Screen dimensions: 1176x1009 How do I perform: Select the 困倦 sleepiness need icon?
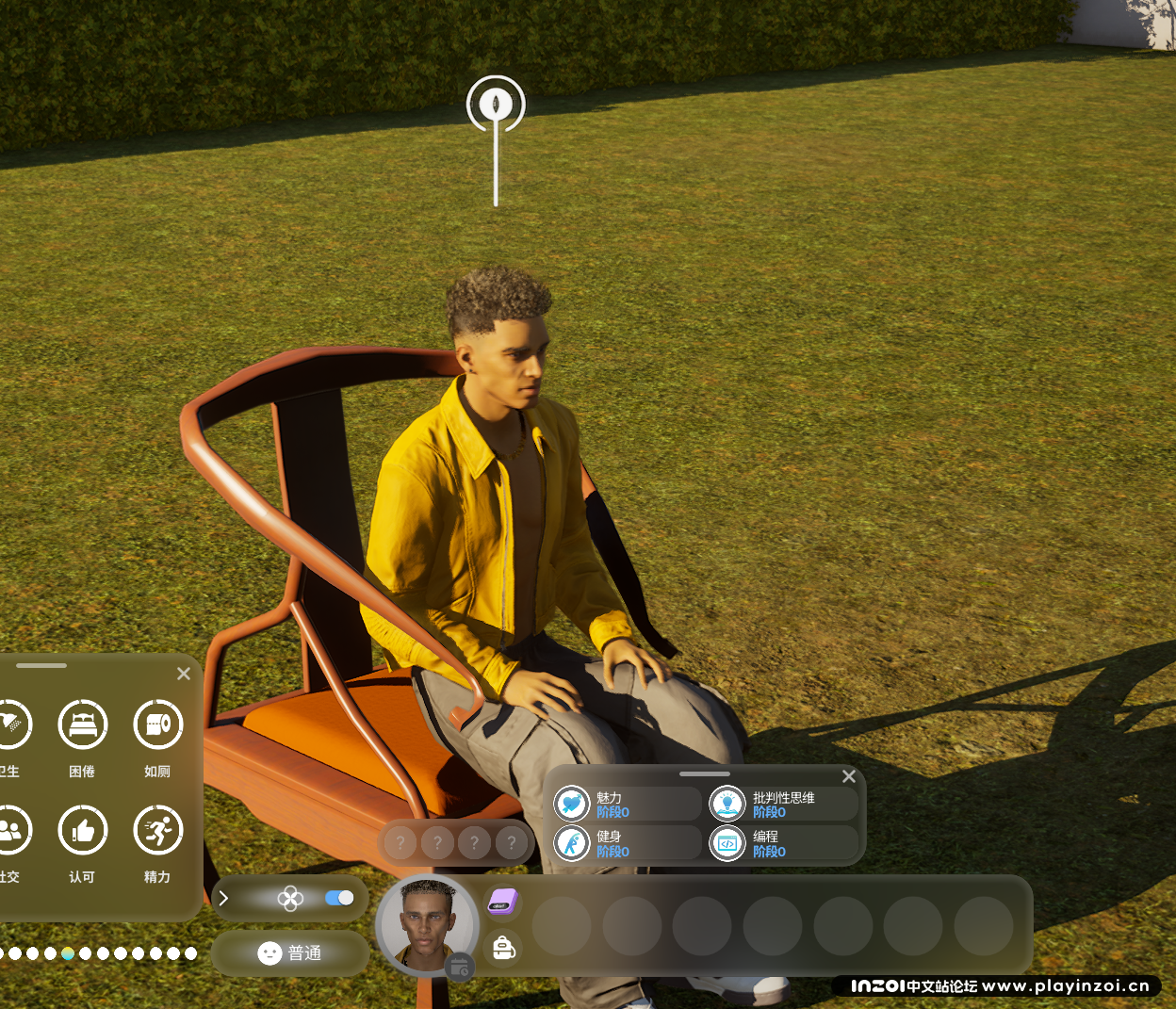83,725
